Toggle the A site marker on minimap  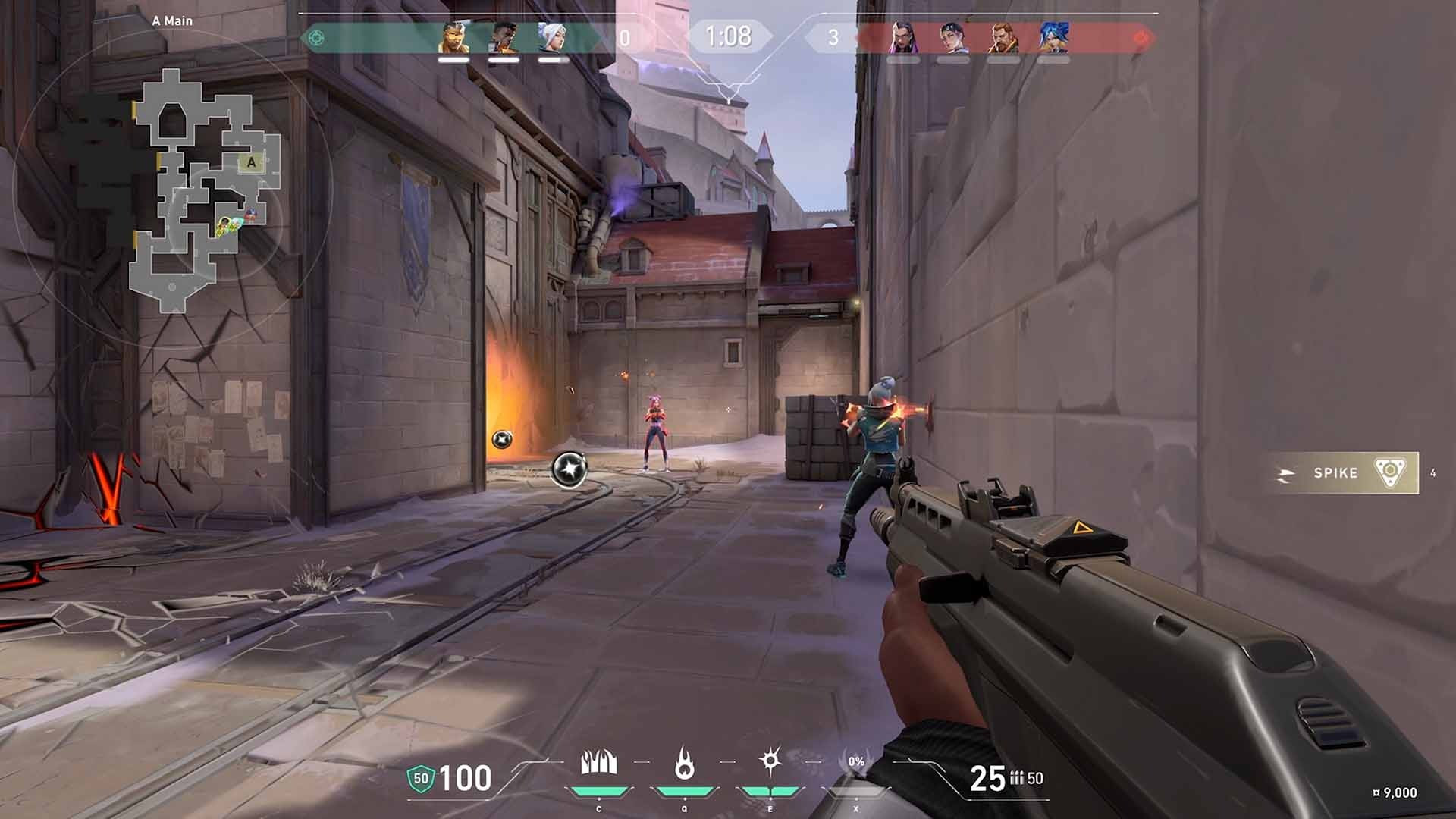pos(250,162)
